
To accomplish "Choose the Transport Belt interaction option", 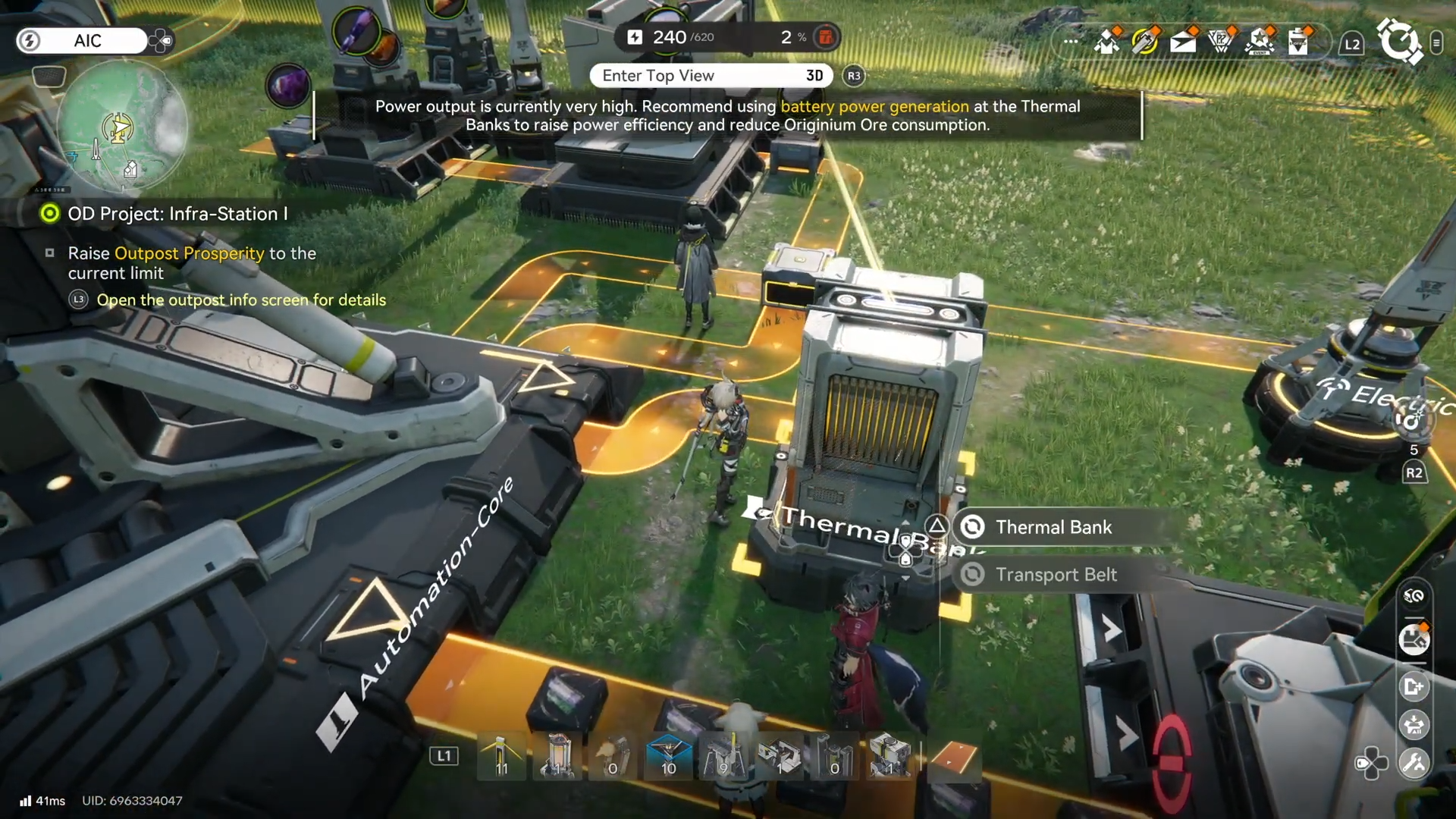I will tap(1056, 575).
